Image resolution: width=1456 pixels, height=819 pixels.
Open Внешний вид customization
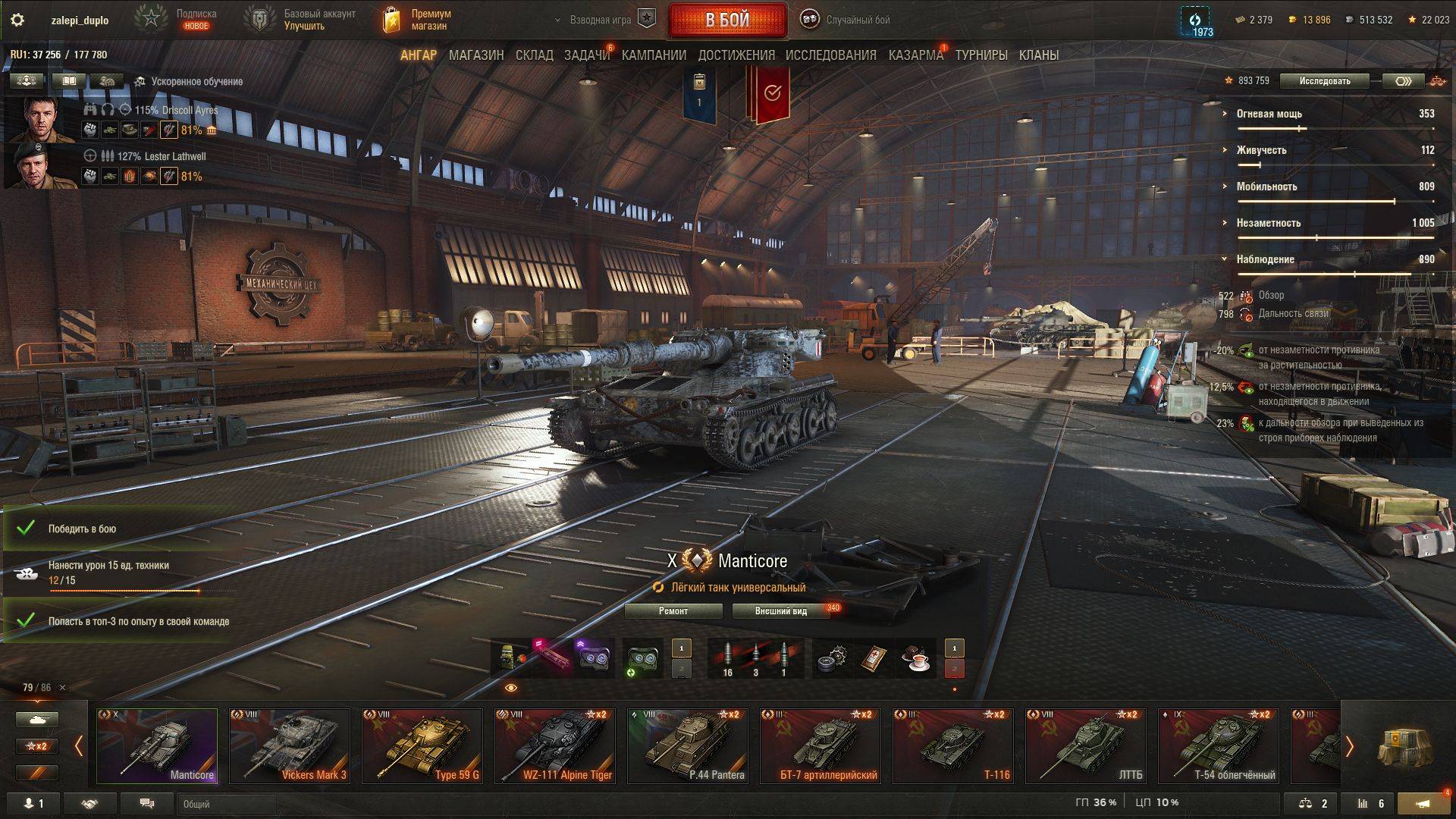(x=780, y=611)
